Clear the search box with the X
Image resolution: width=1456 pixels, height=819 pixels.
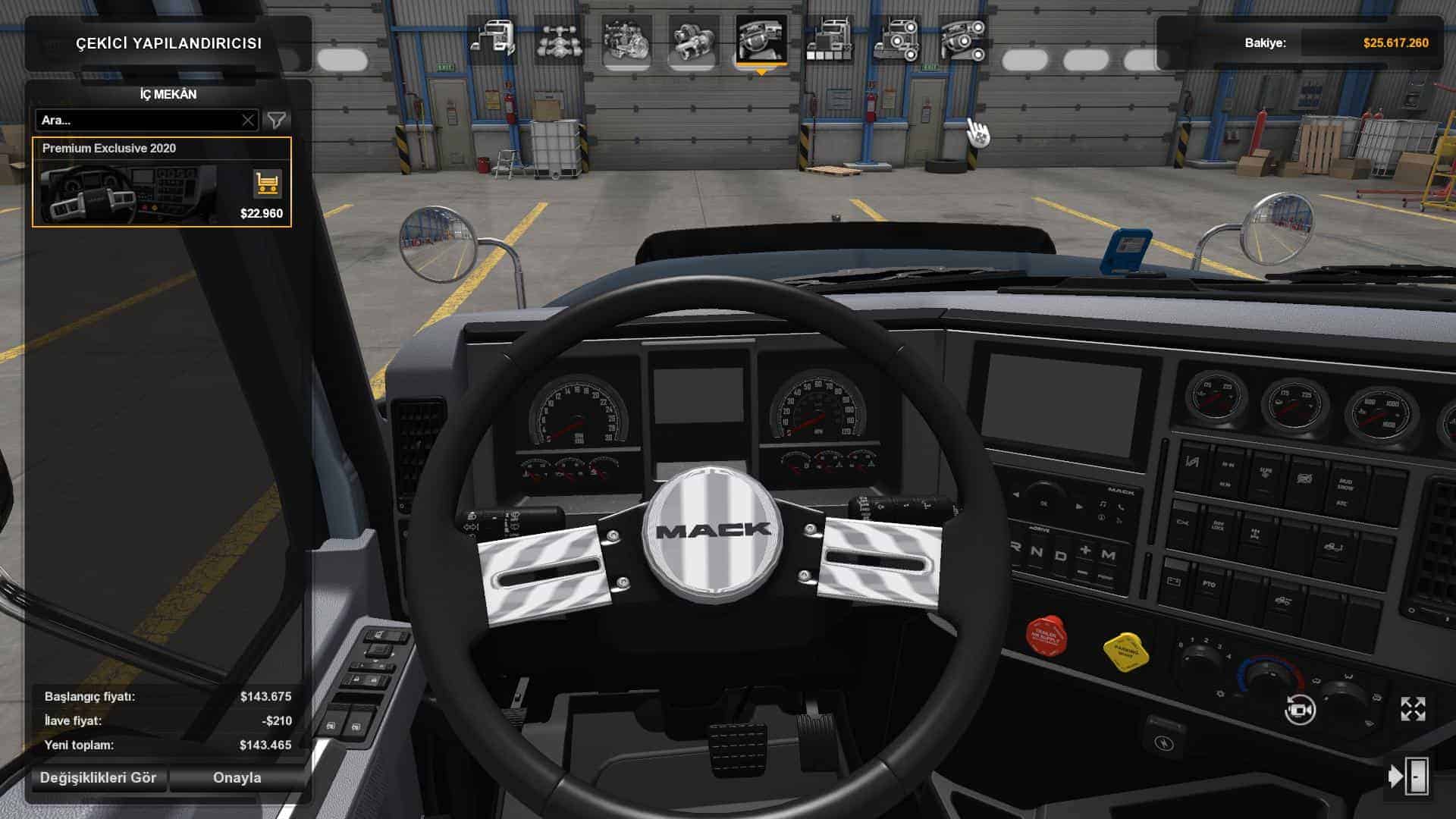point(248,120)
